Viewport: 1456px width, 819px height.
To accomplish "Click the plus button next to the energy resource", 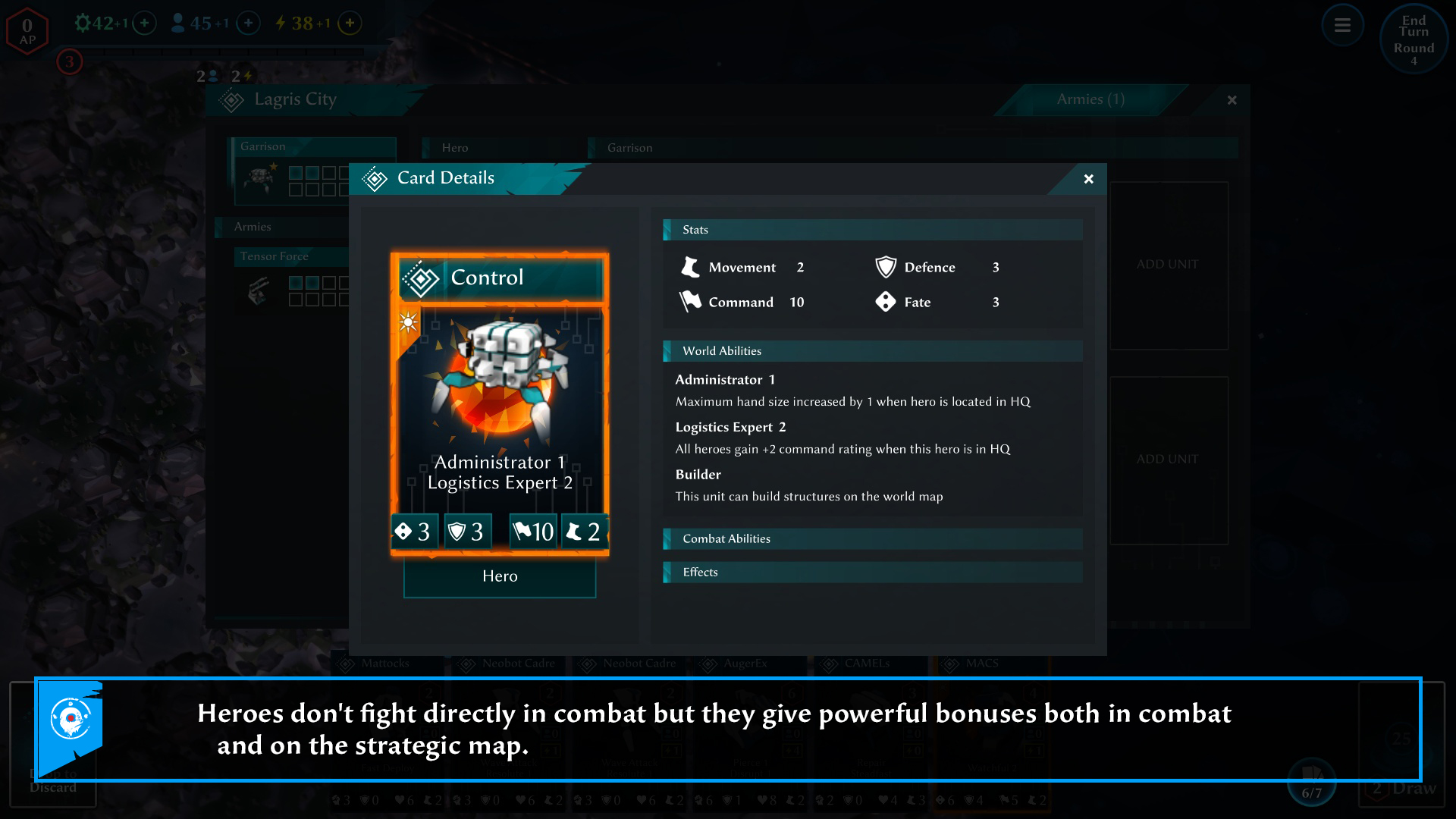I will [349, 23].
